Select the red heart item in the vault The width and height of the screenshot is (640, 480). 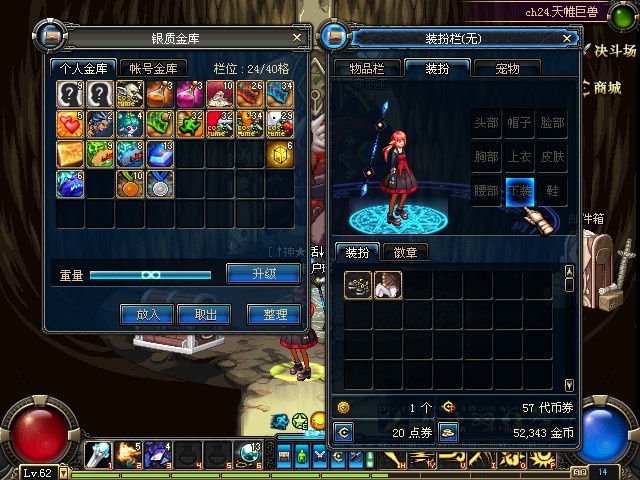pyautogui.click(x=69, y=125)
